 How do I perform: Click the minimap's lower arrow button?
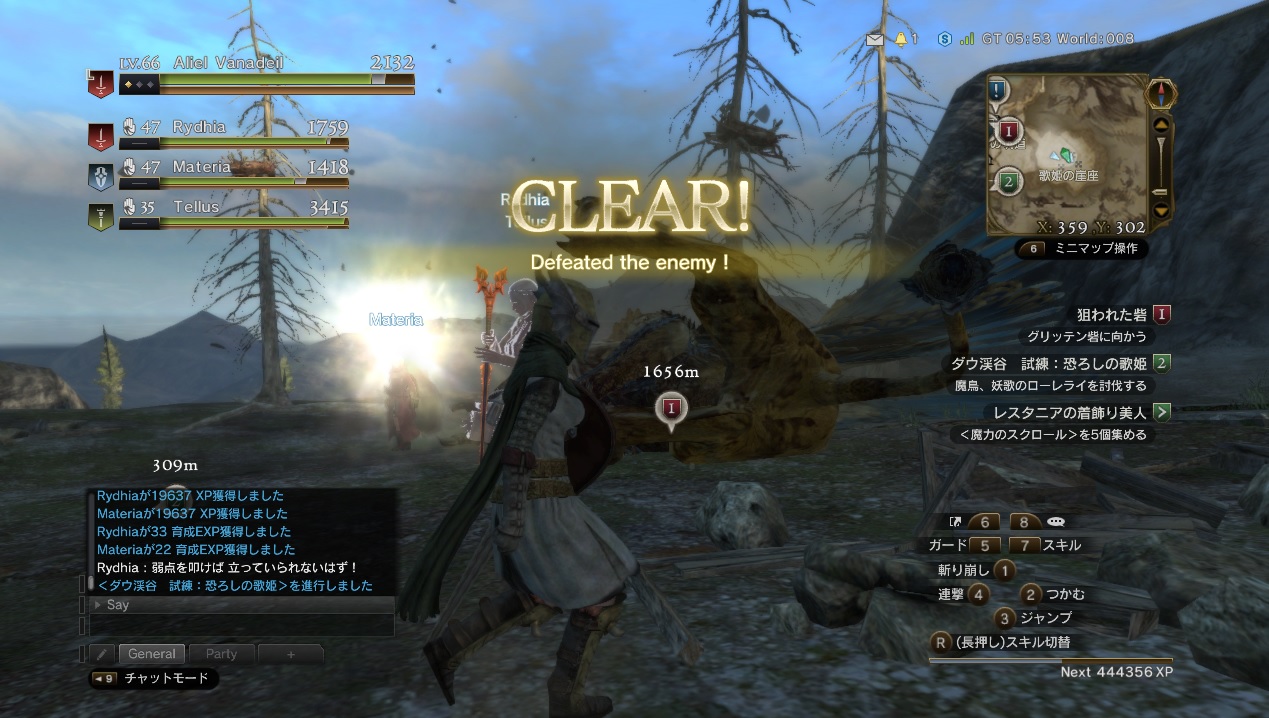1161,211
